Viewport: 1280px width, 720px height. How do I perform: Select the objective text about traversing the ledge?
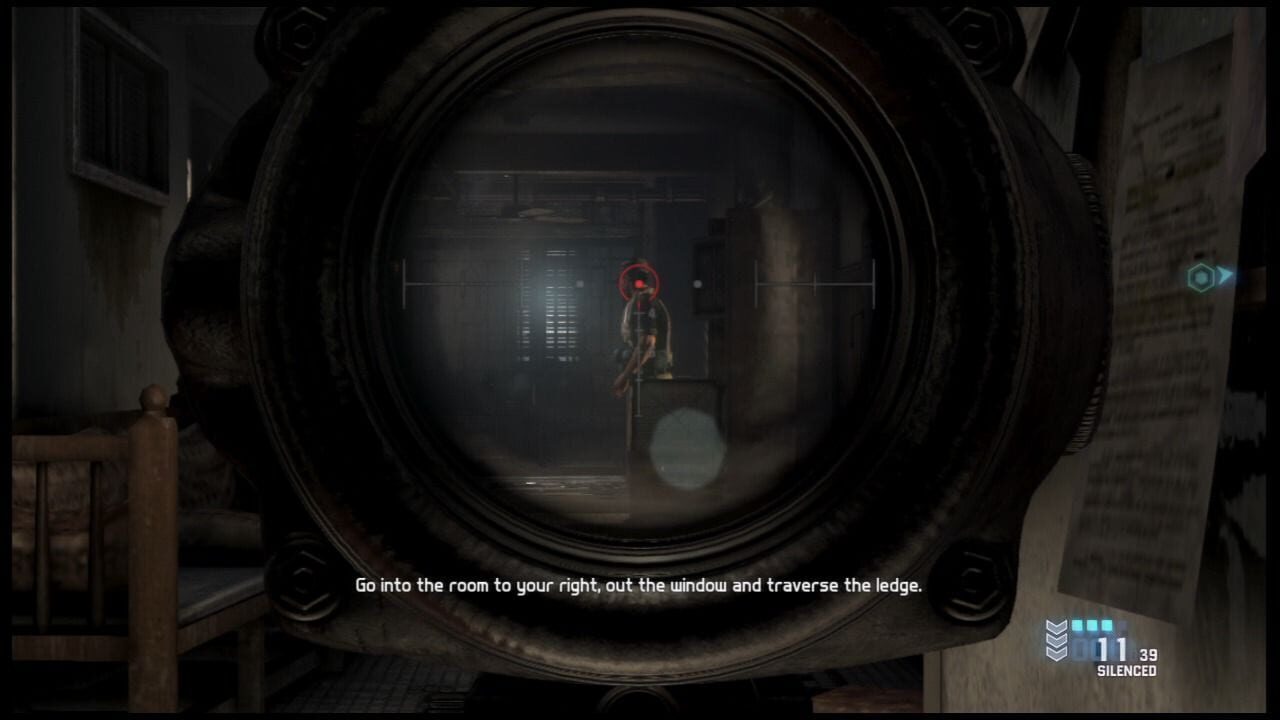point(637,585)
